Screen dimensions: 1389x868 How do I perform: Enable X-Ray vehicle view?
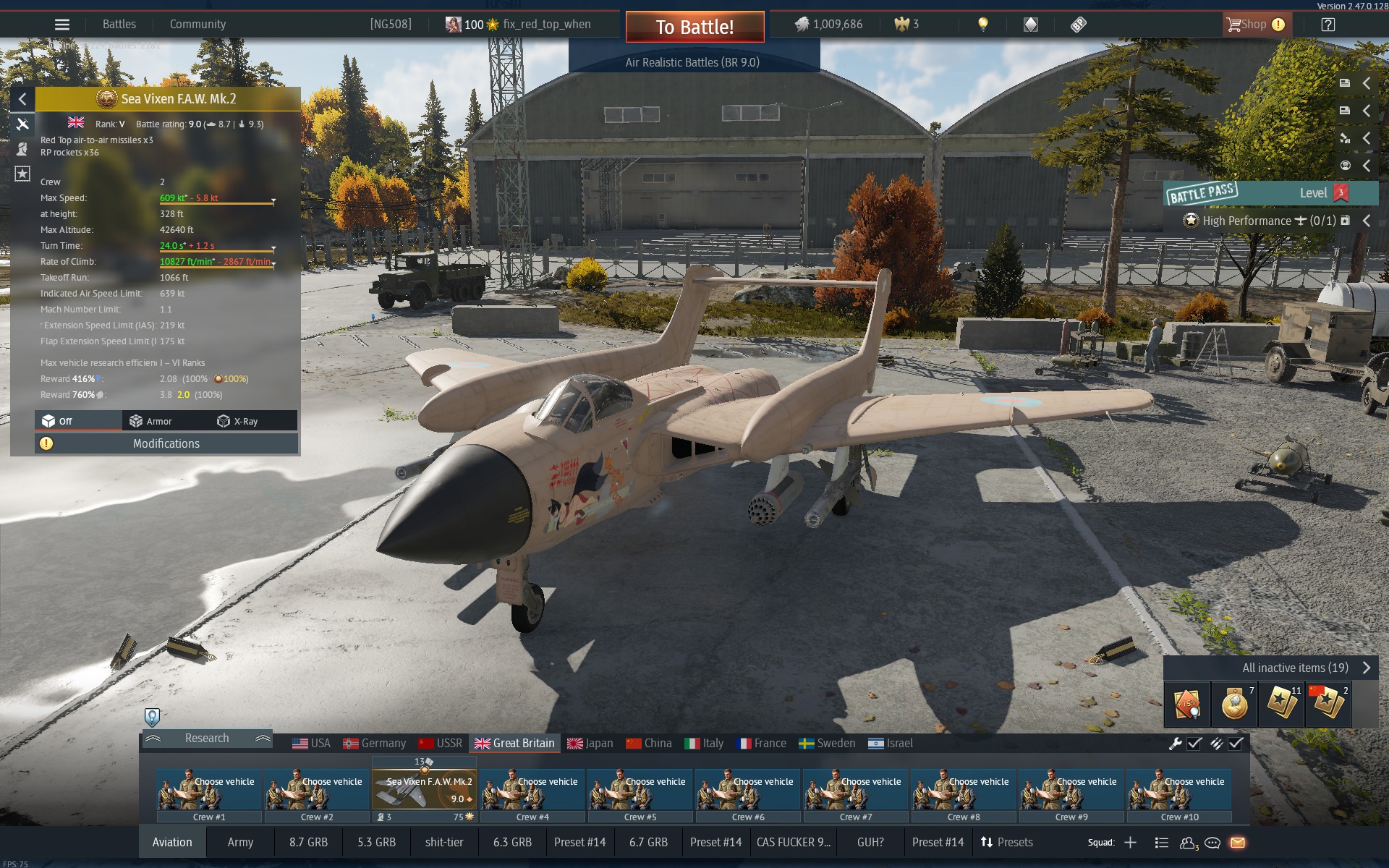click(x=238, y=421)
